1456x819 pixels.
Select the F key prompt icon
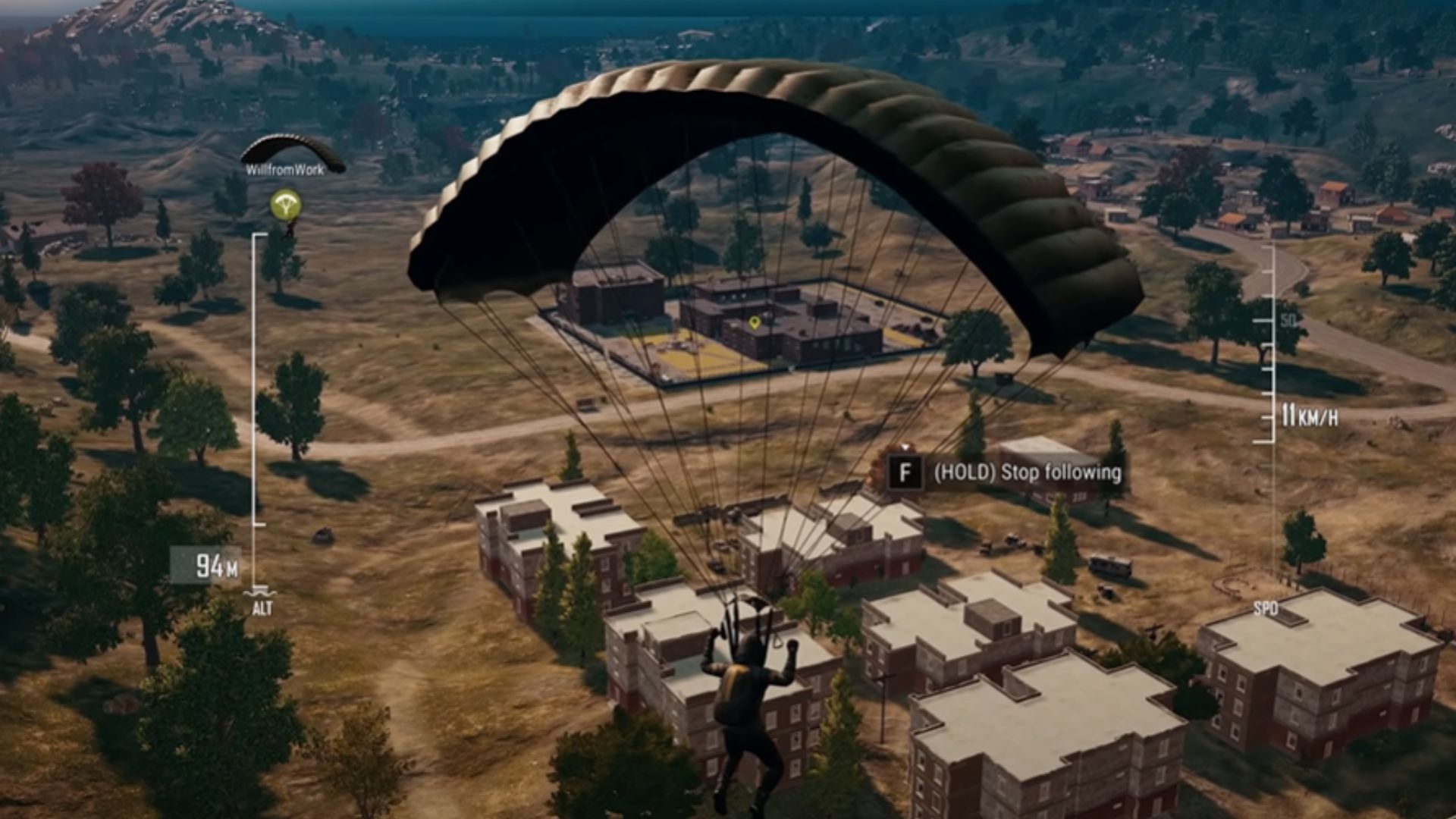[904, 473]
